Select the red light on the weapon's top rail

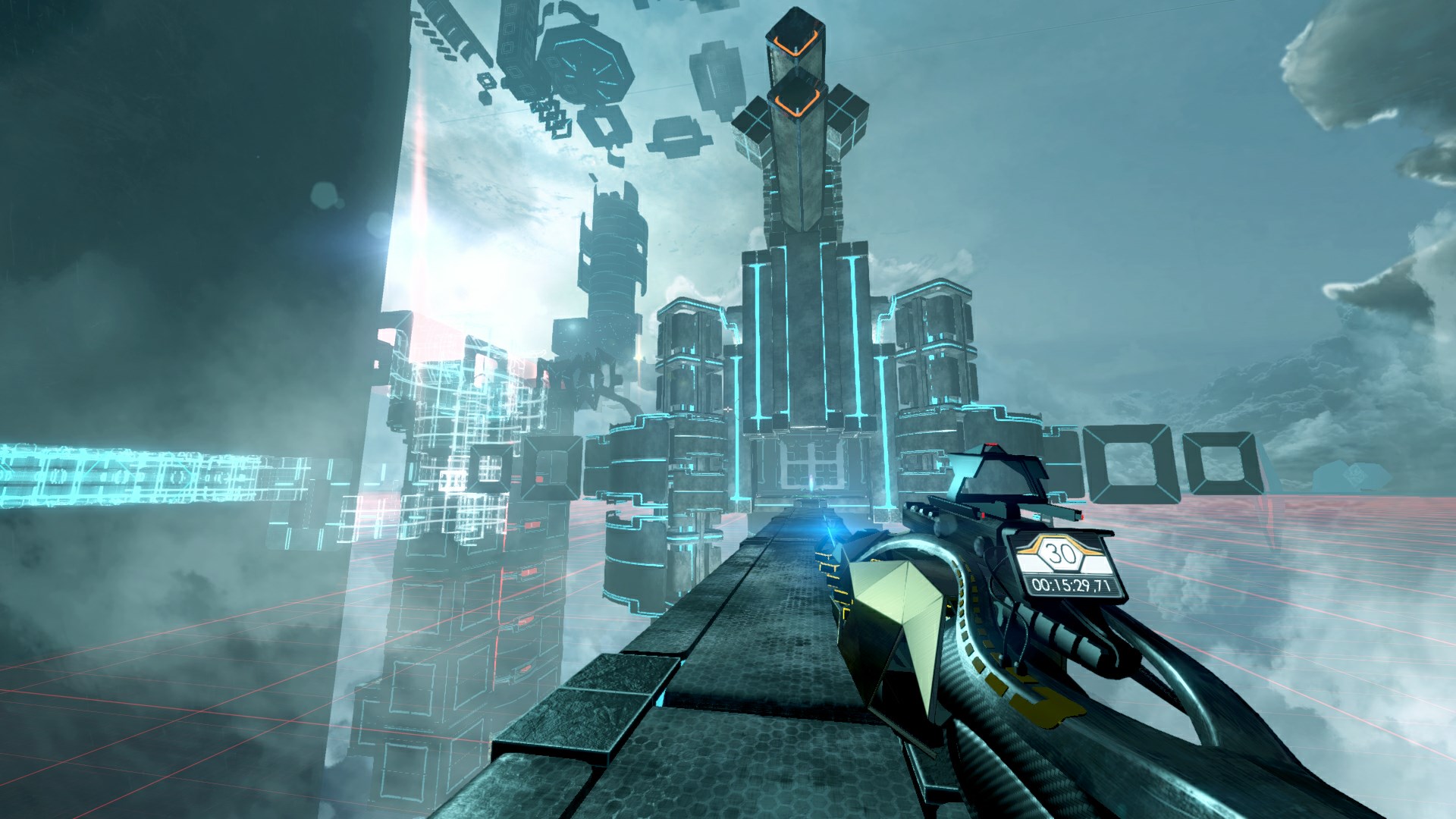(x=992, y=444)
